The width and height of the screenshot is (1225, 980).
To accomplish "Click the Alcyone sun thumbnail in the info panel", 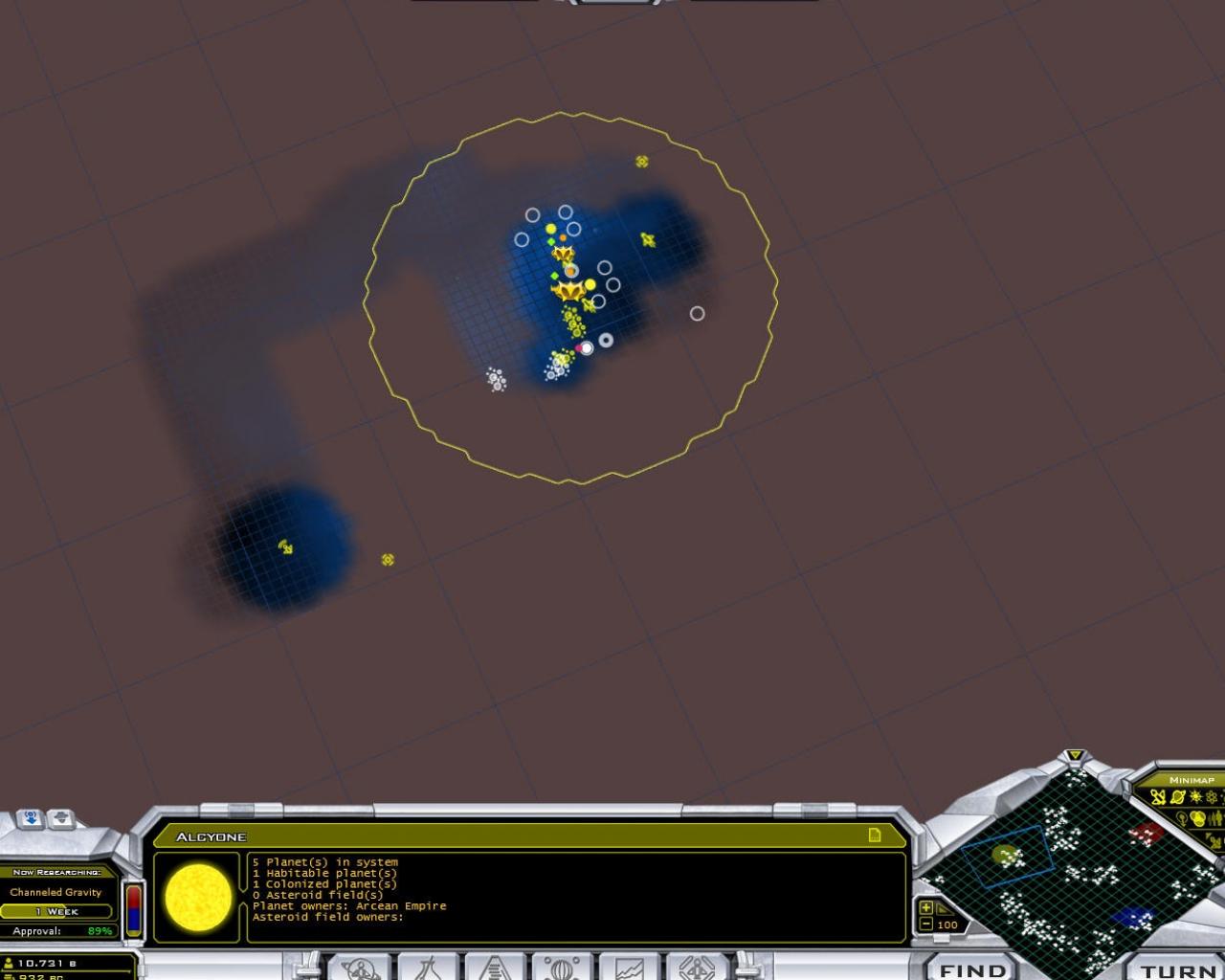I will coord(199,900).
